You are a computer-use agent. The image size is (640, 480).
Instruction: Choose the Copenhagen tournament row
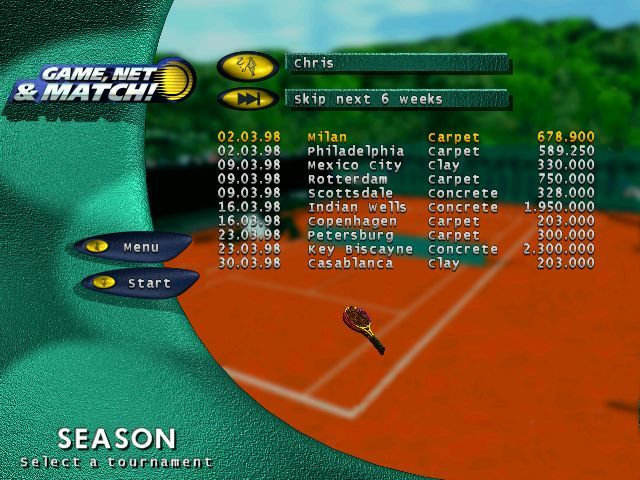click(x=405, y=221)
